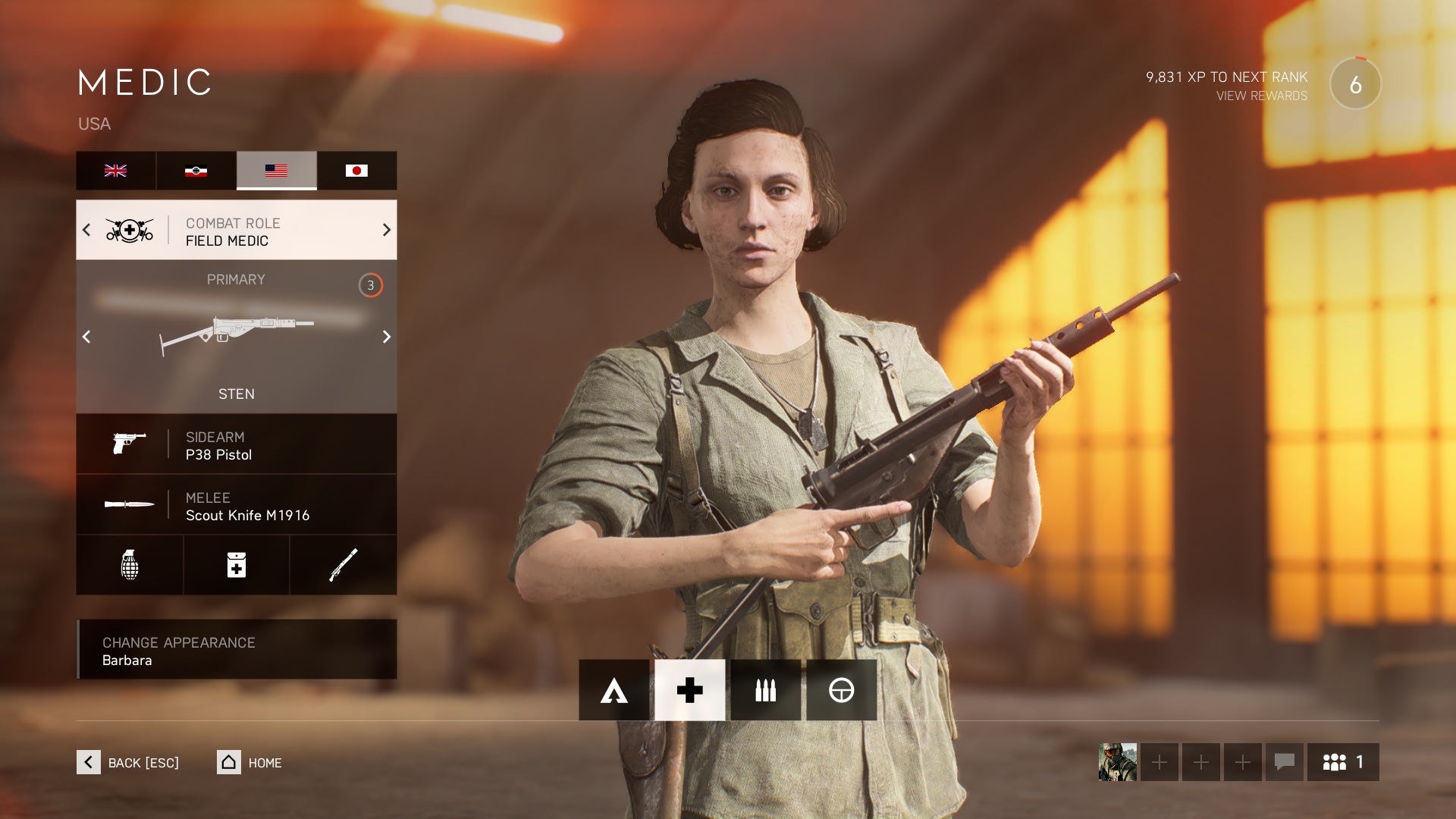Switch to the Recon class crosshair tab
This screenshot has width=1456, height=819.
[x=841, y=690]
